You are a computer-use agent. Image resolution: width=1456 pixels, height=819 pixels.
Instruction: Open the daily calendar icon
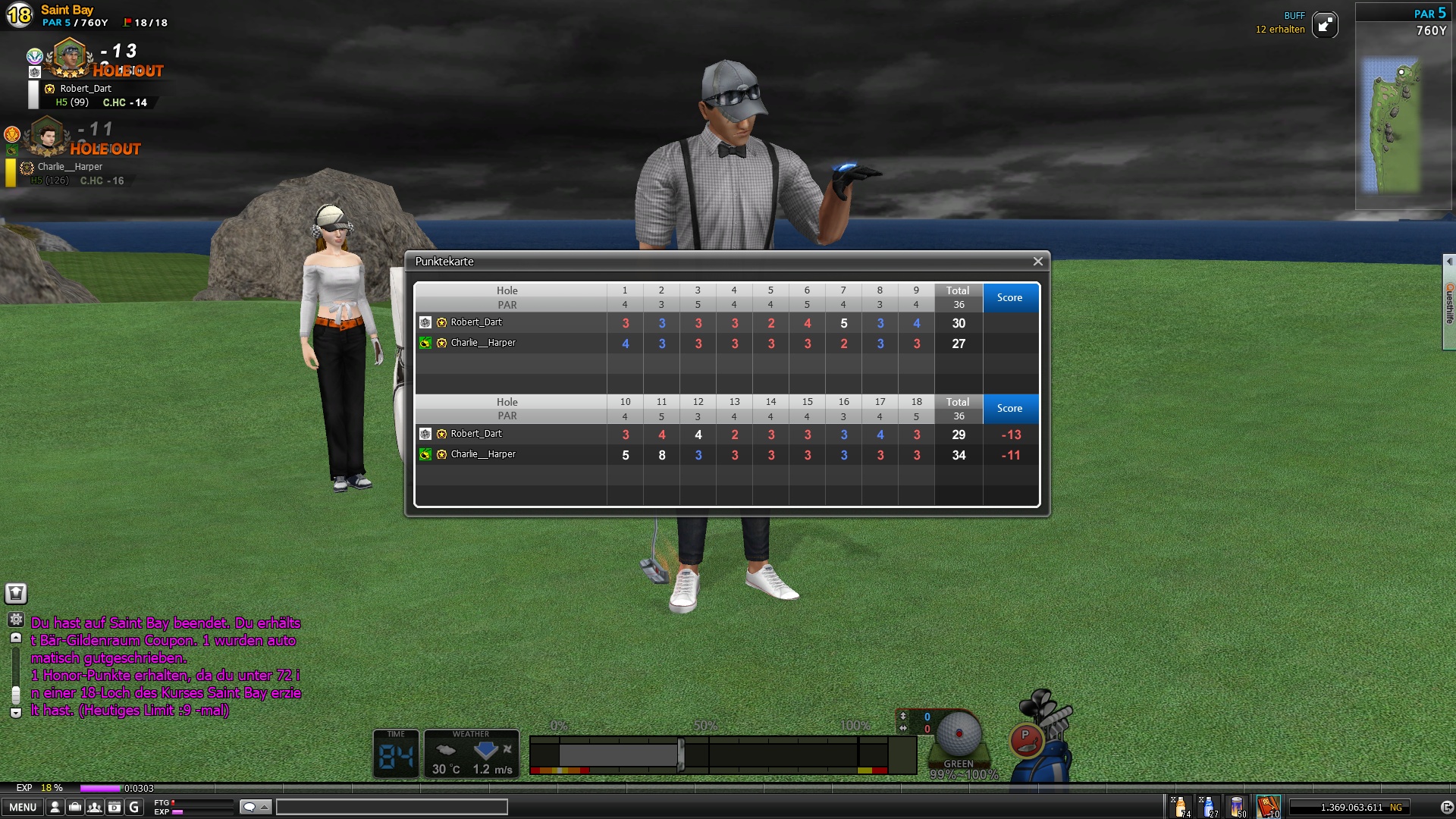pos(115,808)
